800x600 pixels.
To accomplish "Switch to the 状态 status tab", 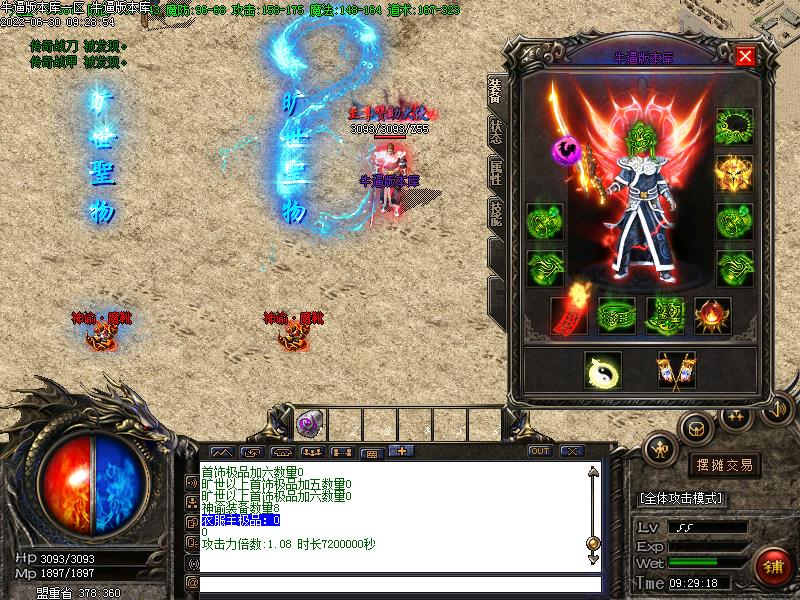I will click(495, 131).
